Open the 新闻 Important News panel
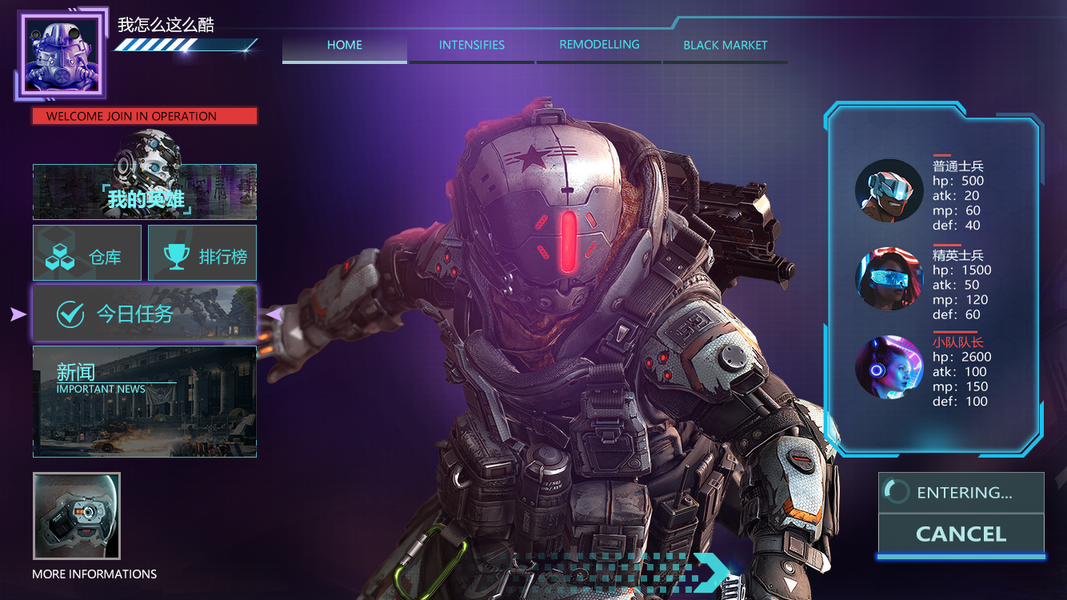This screenshot has width=1067, height=600. coord(145,402)
